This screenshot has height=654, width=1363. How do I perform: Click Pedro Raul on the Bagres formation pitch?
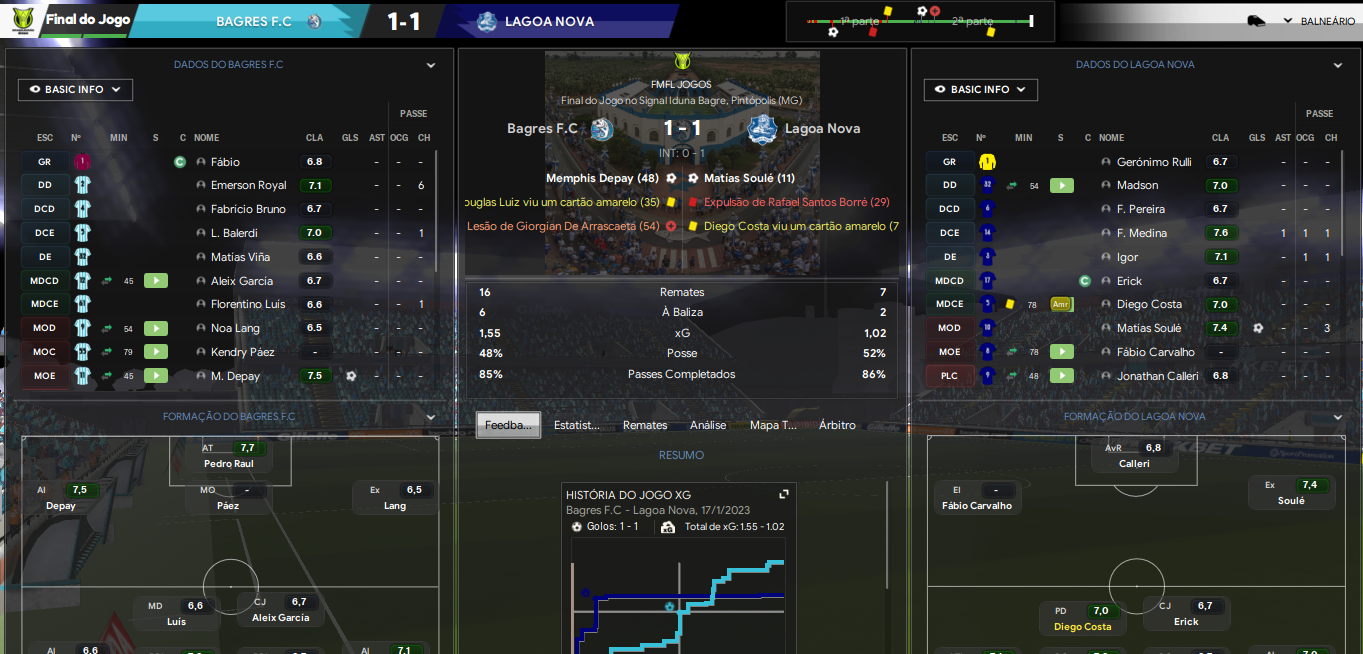[229, 463]
